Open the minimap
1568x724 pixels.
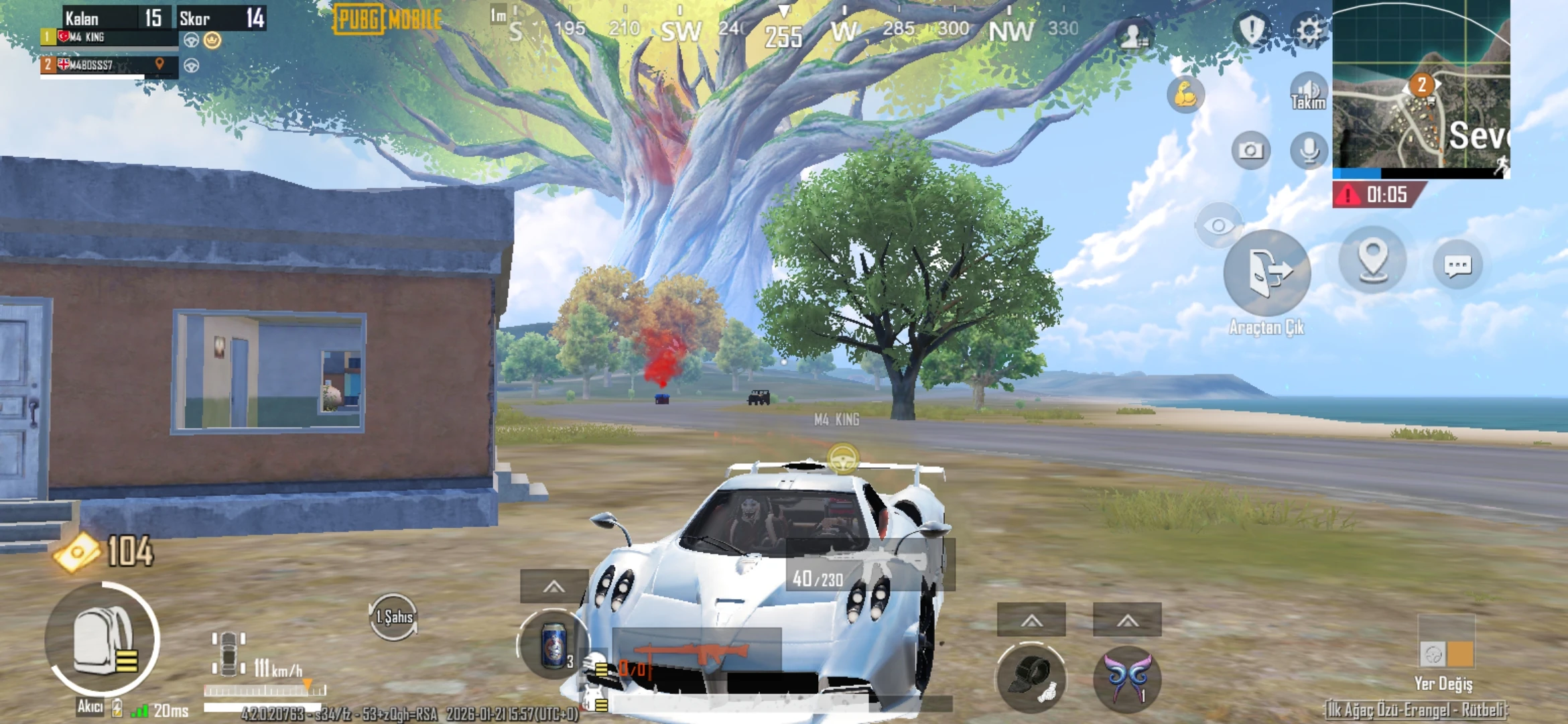1421,87
